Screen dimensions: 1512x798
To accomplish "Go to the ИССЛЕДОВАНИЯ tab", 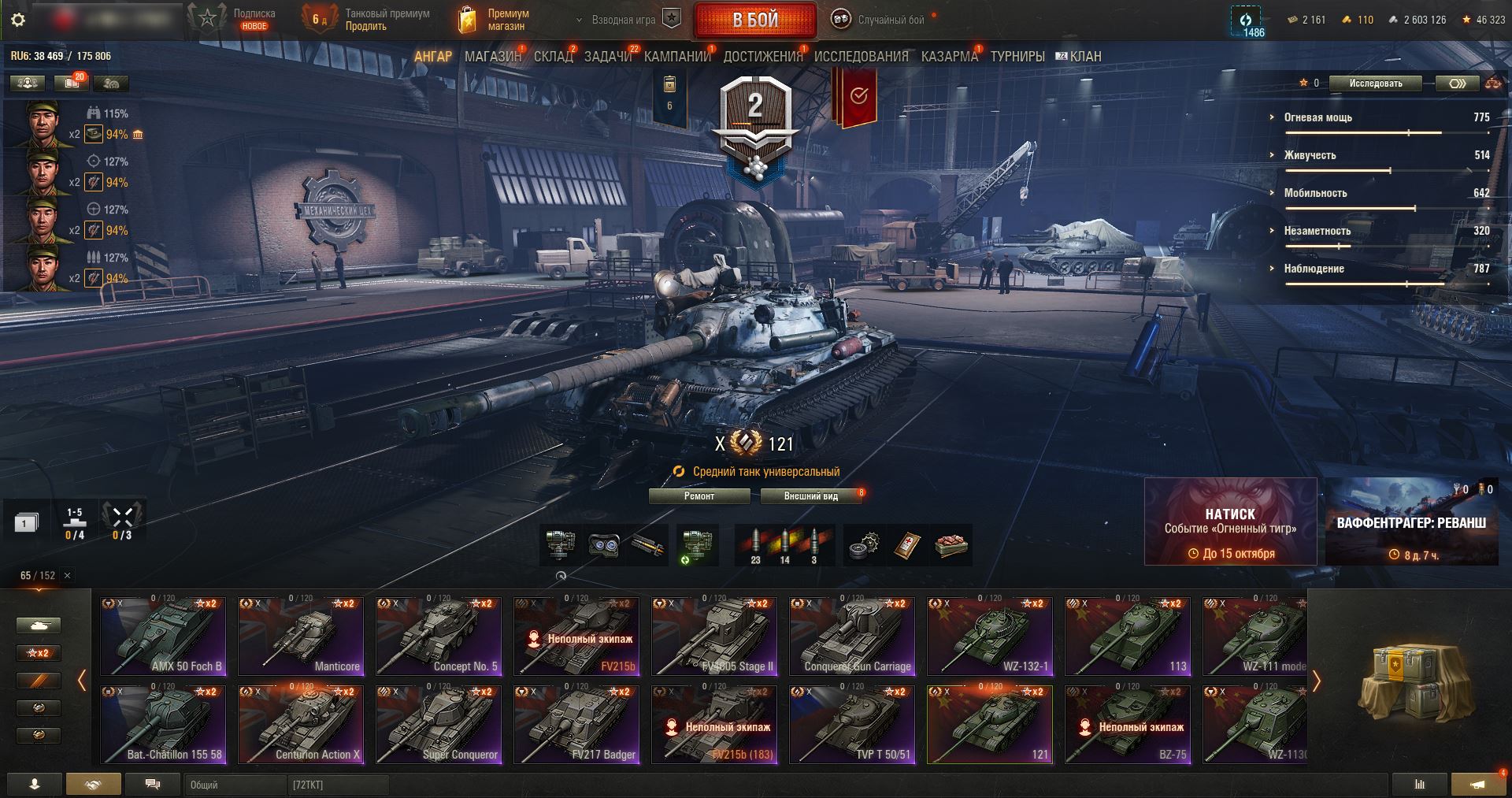I will pyautogui.click(x=861, y=57).
